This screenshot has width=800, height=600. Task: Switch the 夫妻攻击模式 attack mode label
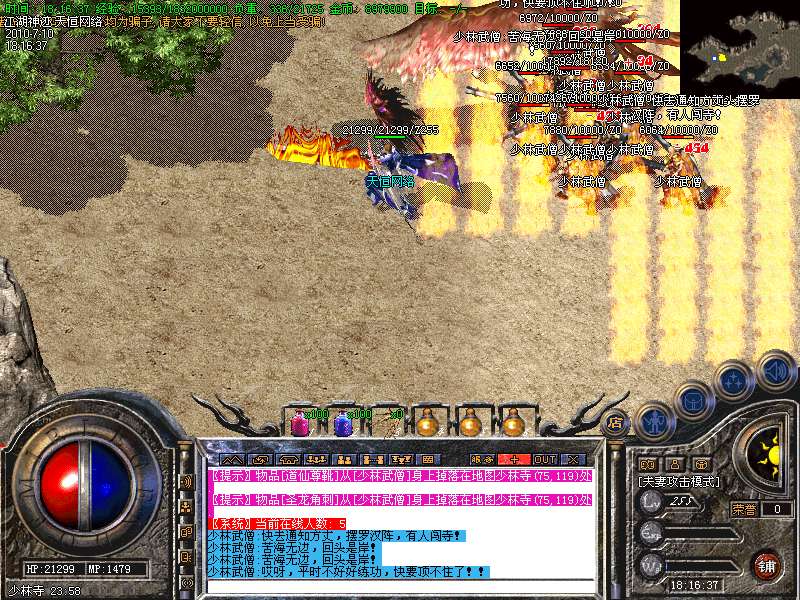click(682, 482)
